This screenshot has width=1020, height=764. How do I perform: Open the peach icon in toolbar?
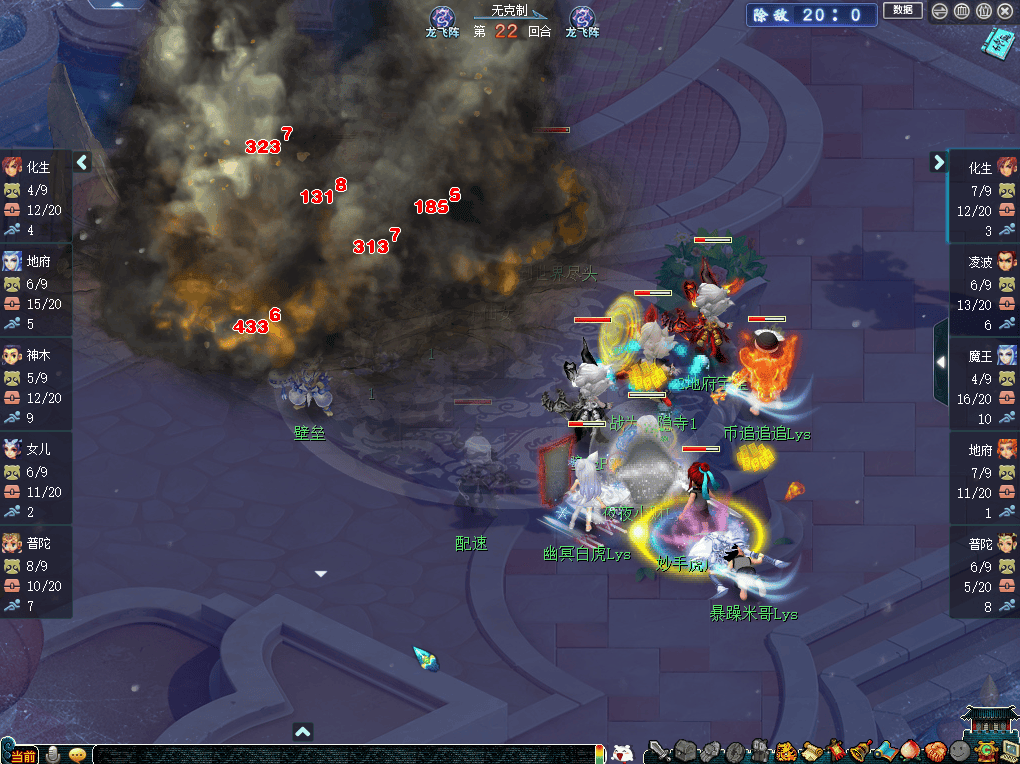909,751
